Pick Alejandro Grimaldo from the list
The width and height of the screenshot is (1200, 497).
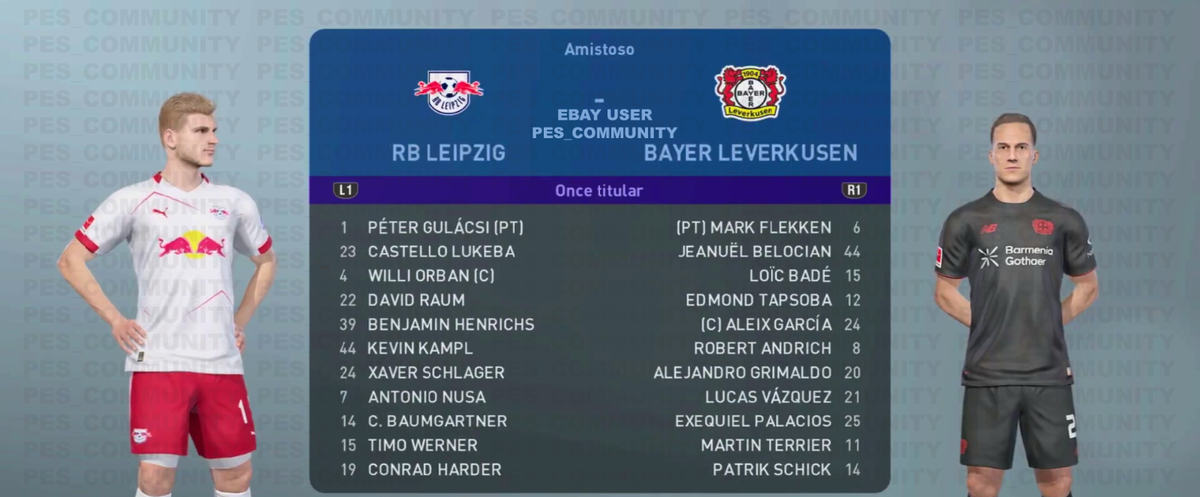[x=742, y=372]
